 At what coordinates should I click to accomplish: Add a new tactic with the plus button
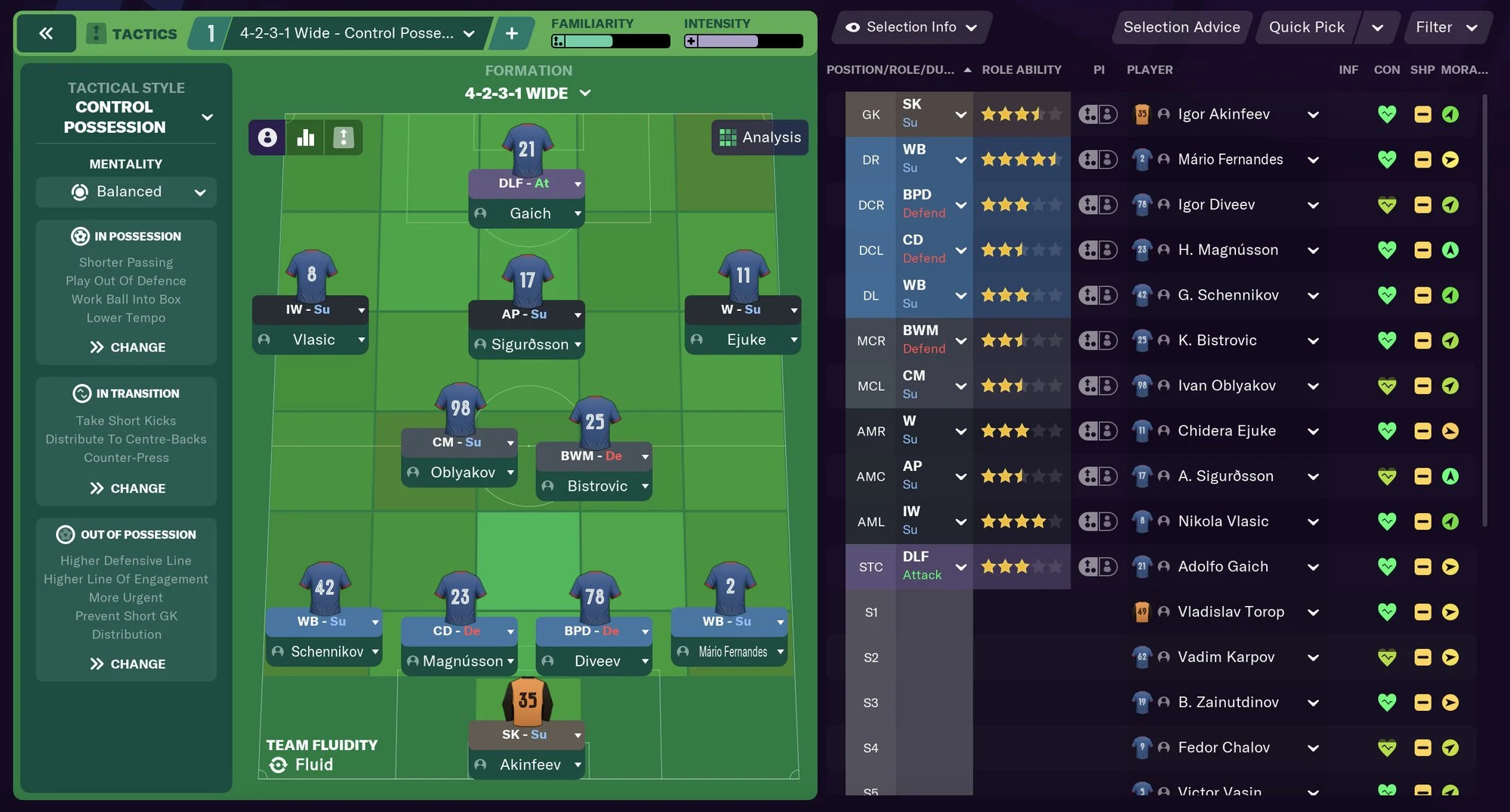click(511, 33)
